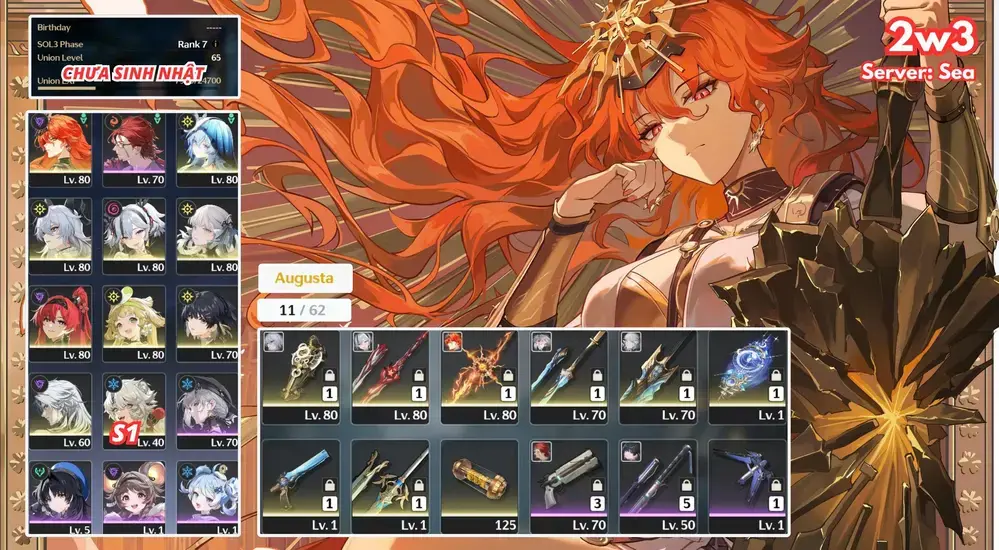Screen dimensions: 999x550
Task: Pick the red twin-bun Lv. 80 character
Action: (x=64, y=322)
